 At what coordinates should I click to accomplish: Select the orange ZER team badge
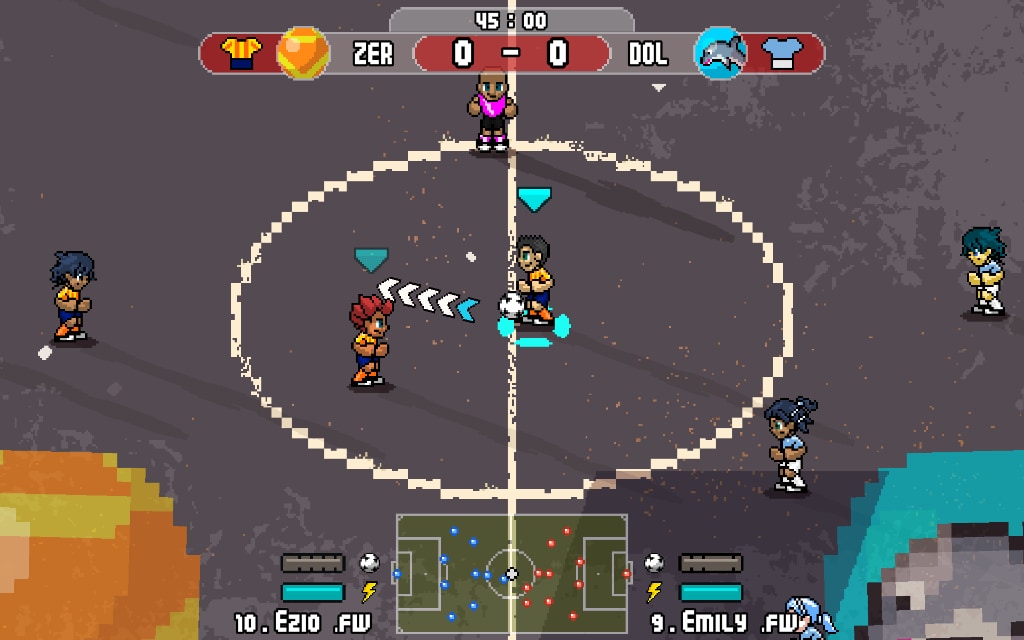[302, 53]
